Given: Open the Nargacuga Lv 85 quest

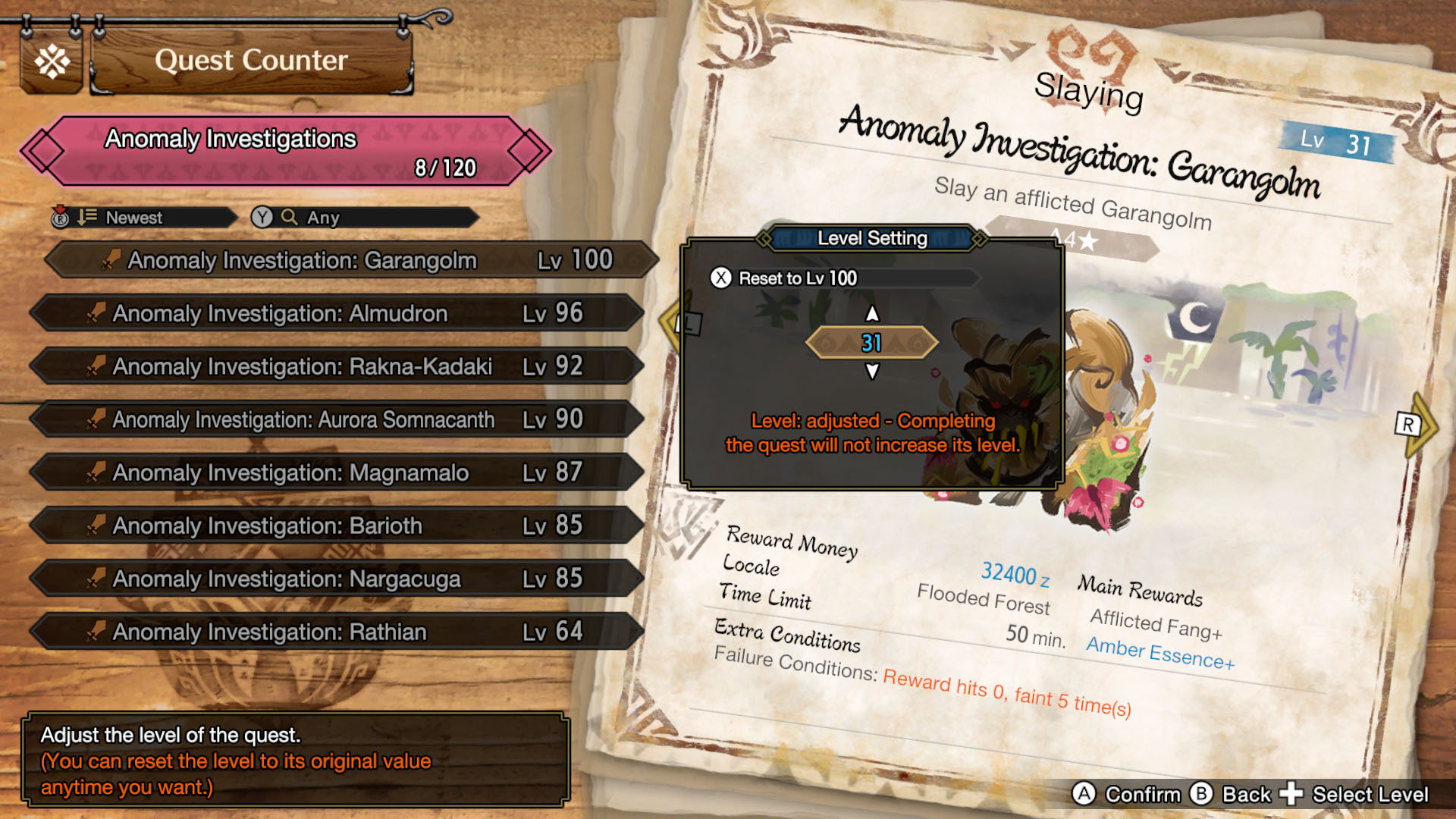Looking at the screenshot, I should [337, 579].
